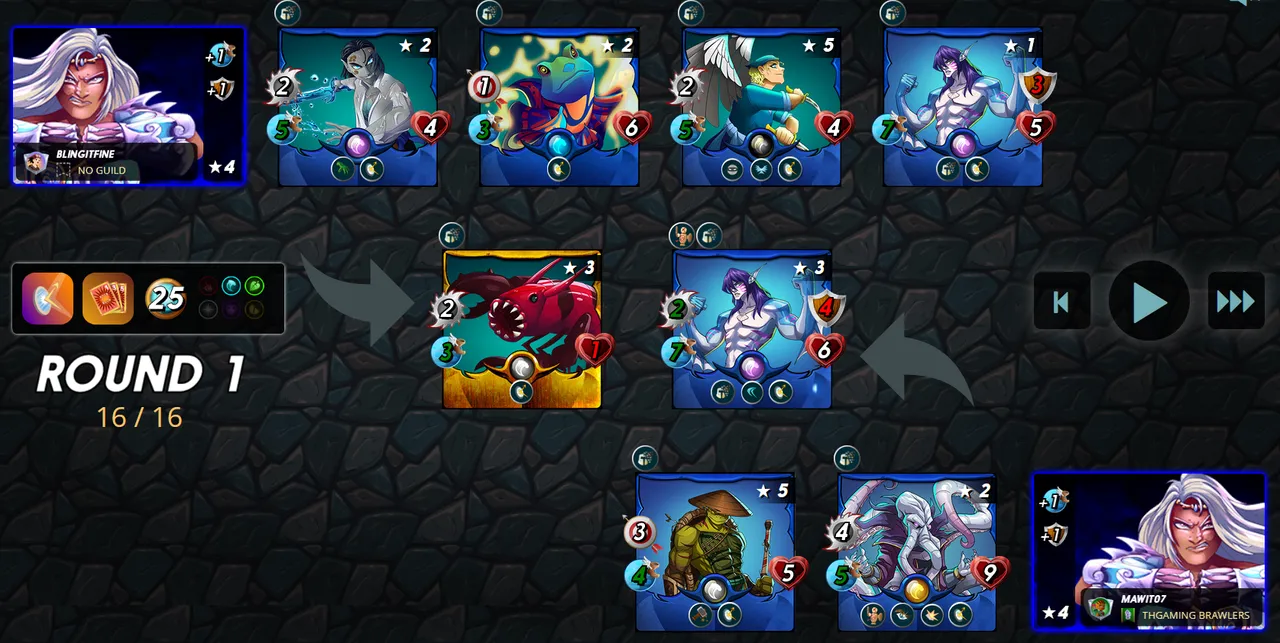Viewport: 1280px width, 643px height.
Task: Select BLINGITFINE's summoner card
Action: pos(127,105)
